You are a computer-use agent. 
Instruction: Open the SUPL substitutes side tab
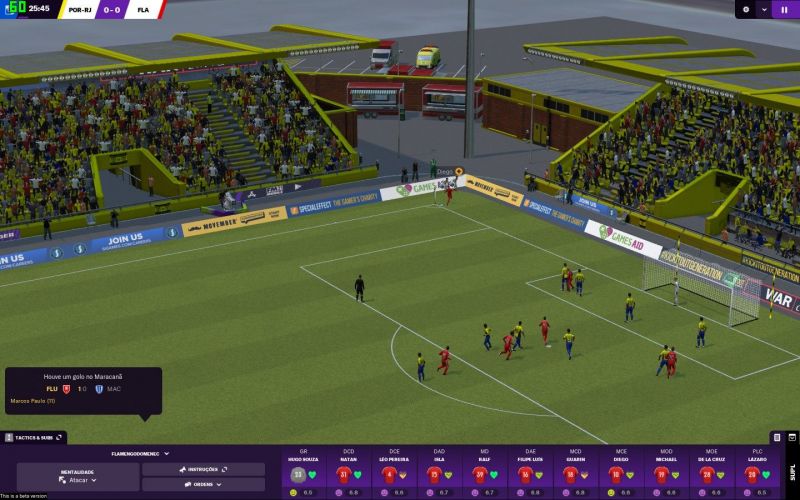[792, 470]
